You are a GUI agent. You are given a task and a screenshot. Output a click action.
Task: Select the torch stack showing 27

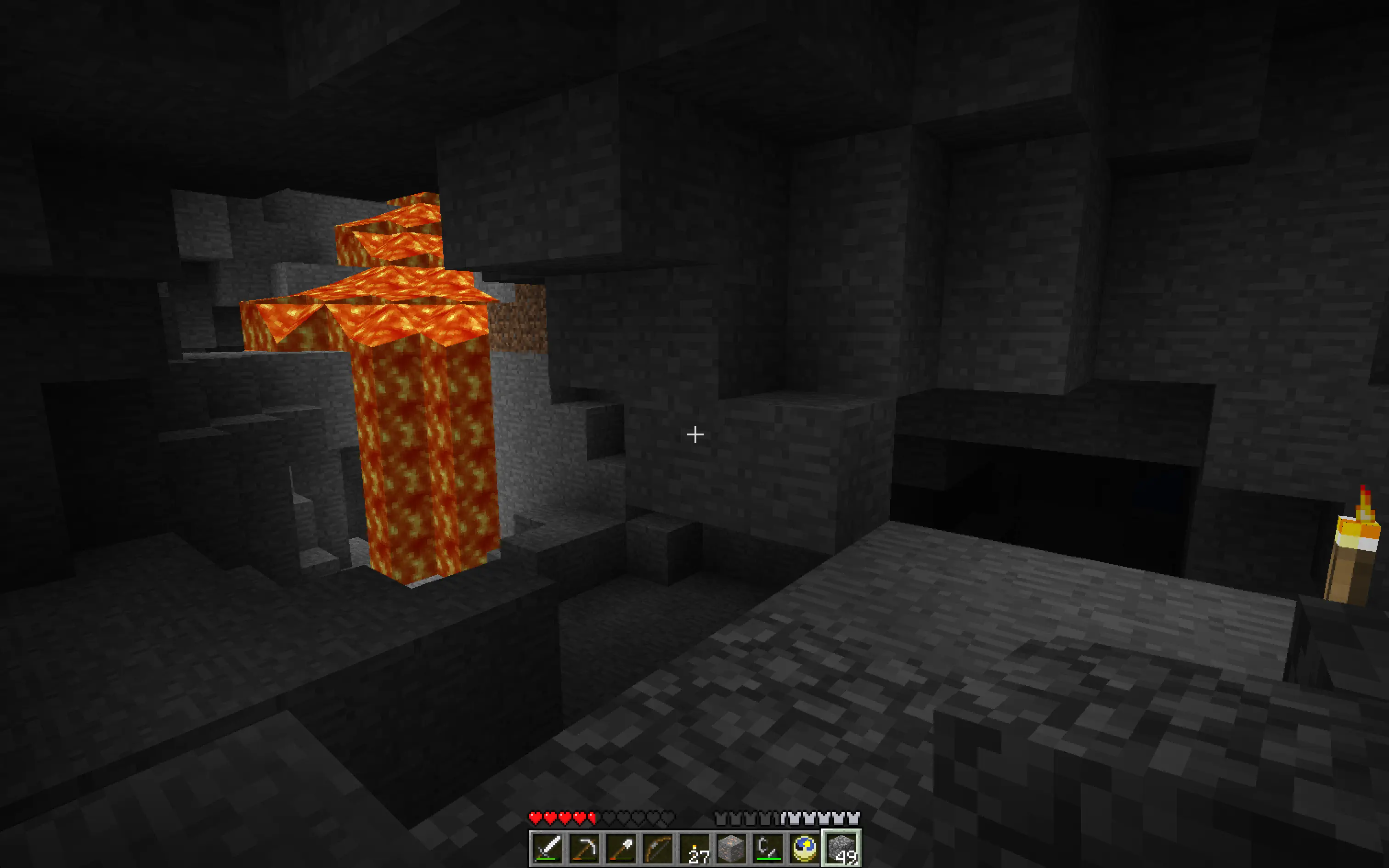(695, 850)
